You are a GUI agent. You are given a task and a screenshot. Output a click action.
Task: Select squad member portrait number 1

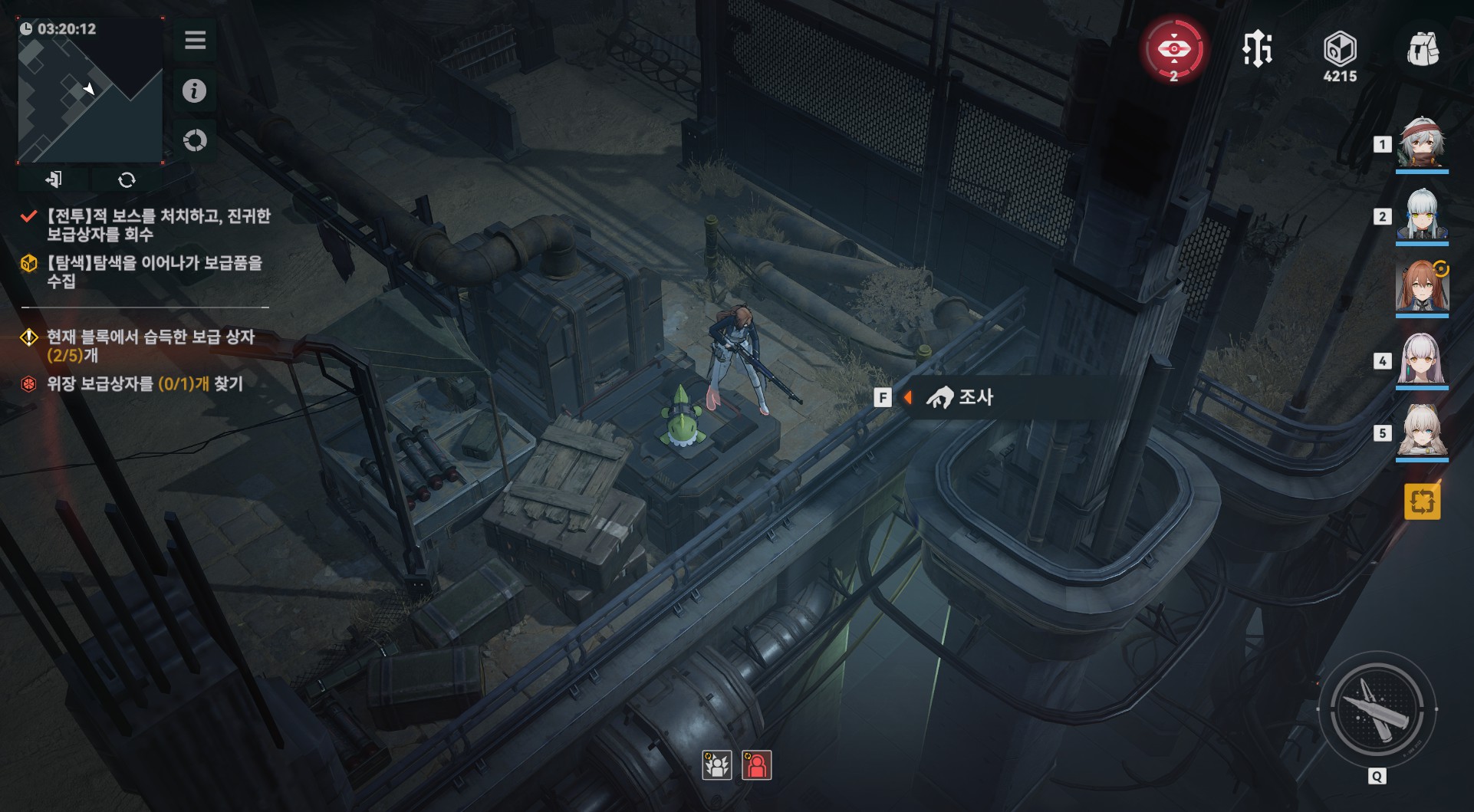pyautogui.click(x=1421, y=143)
